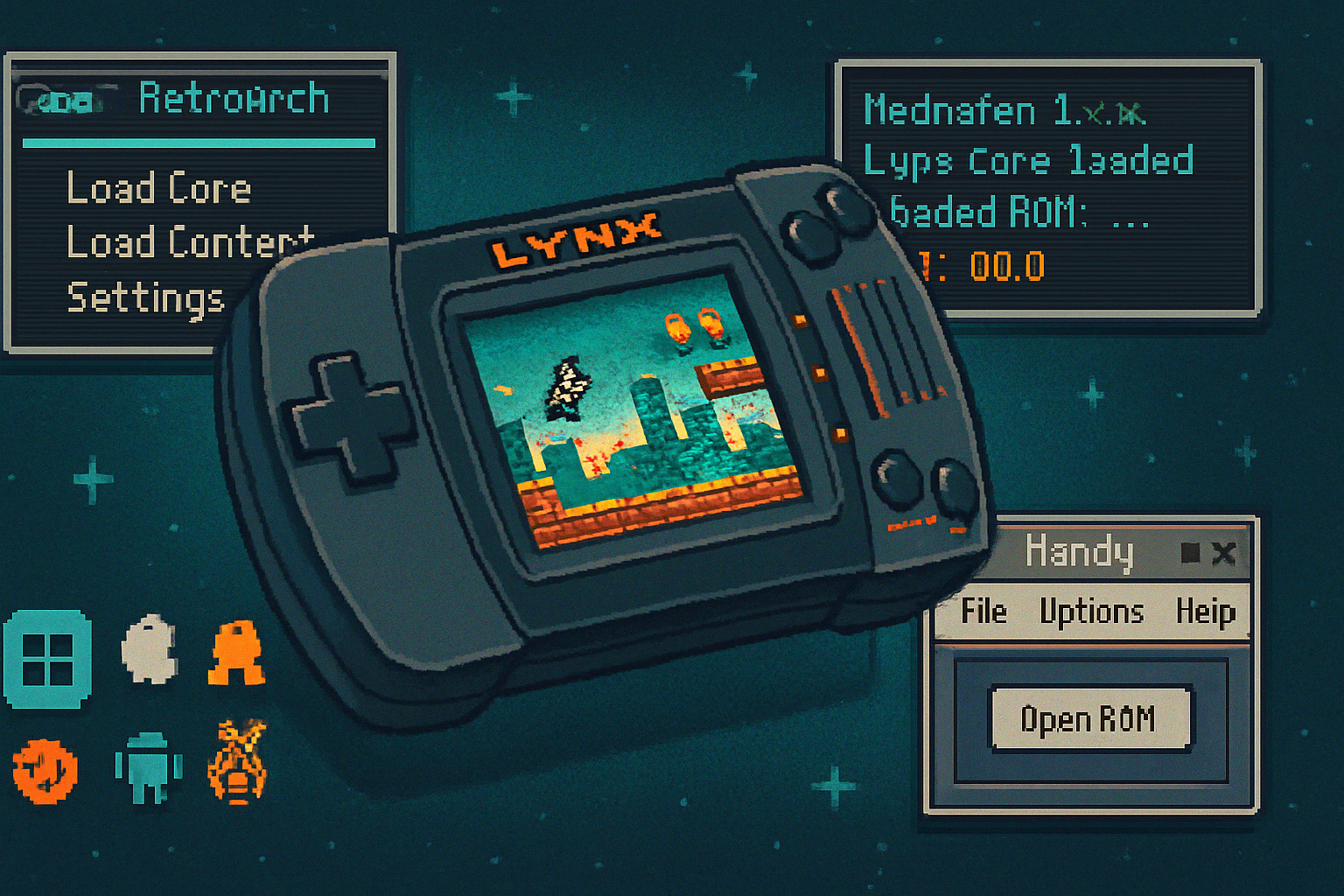The height and width of the screenshot is (896, 1344).
Task: Open the Options menu in the Handy window
Action: pyautogui.click(x=1091, y=612)
